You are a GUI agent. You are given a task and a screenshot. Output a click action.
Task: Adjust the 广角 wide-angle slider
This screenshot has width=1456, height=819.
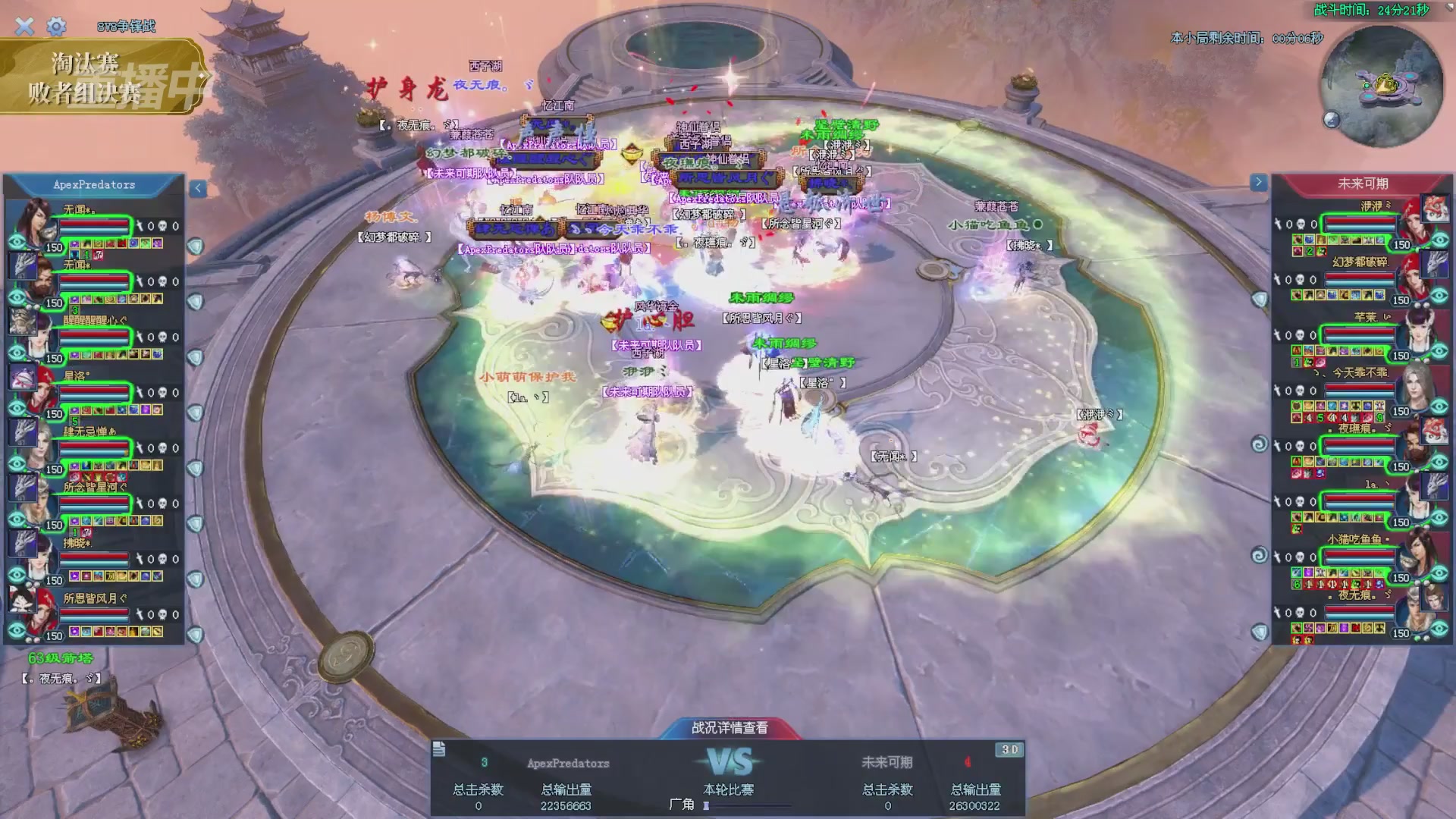click(707, 805)
